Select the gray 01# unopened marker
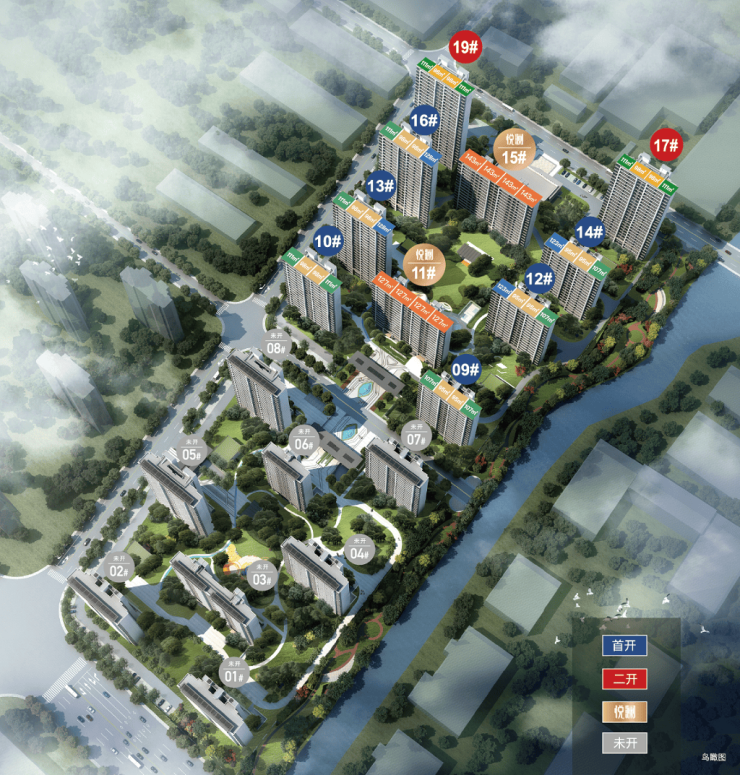 click(x=234, y=670)
